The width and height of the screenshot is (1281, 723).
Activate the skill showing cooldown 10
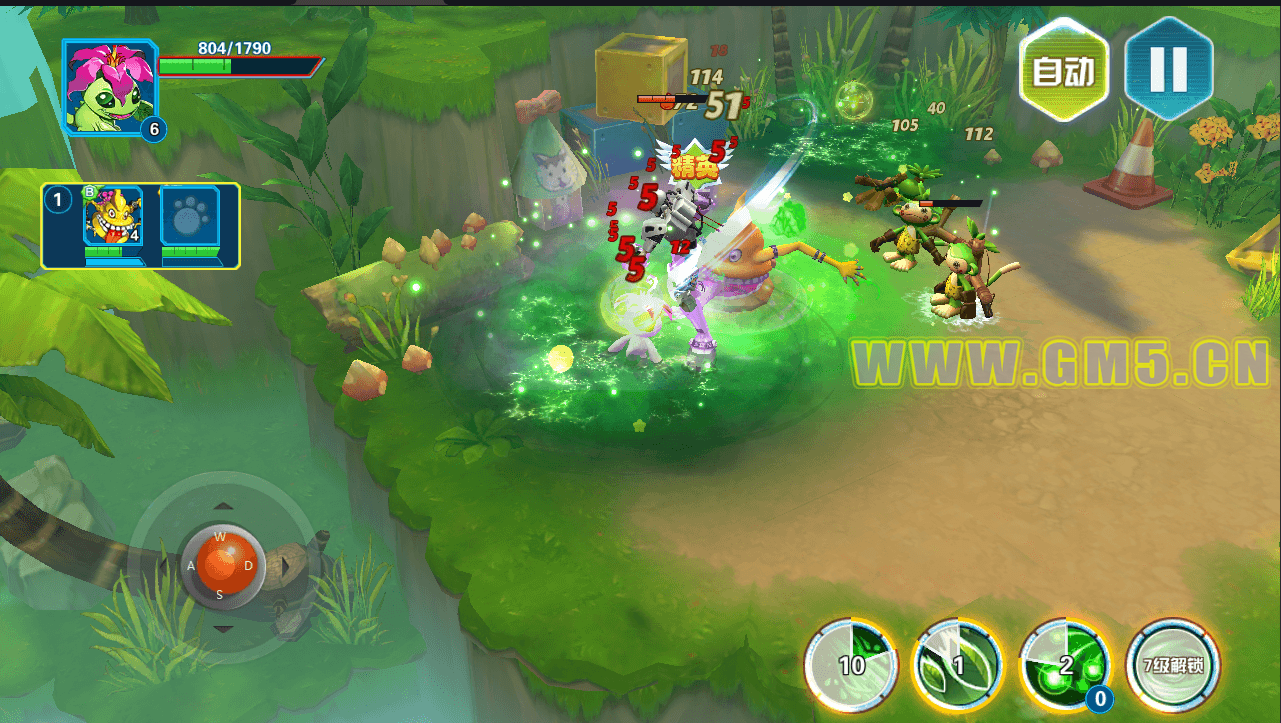click(x=851, y=666)
